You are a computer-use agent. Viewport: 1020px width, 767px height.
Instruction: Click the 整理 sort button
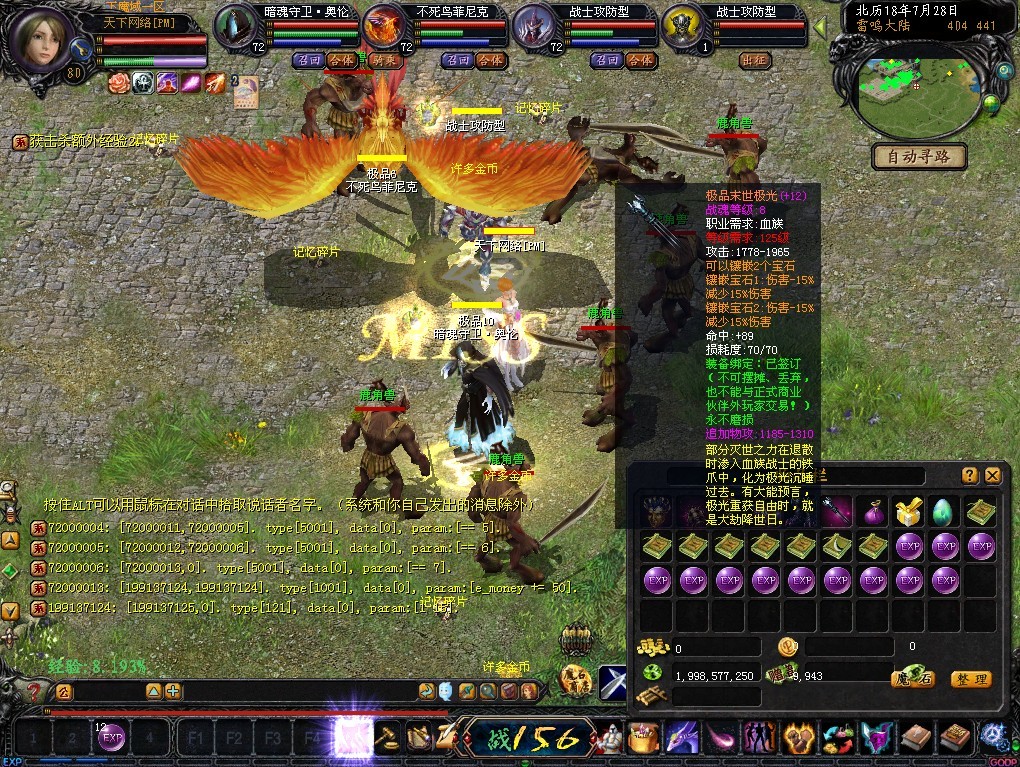click(970, 679)
